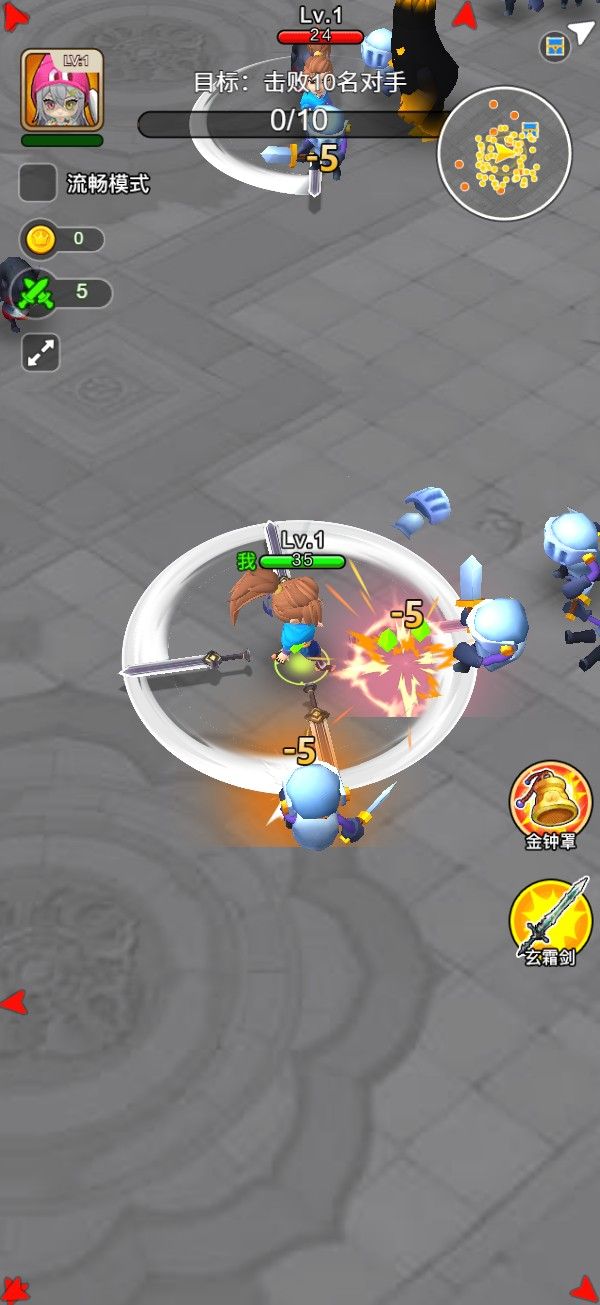Toggle the 流畅模式 checkbox
The width and height of the screenshot is (600, 1305).
point(38,183)
